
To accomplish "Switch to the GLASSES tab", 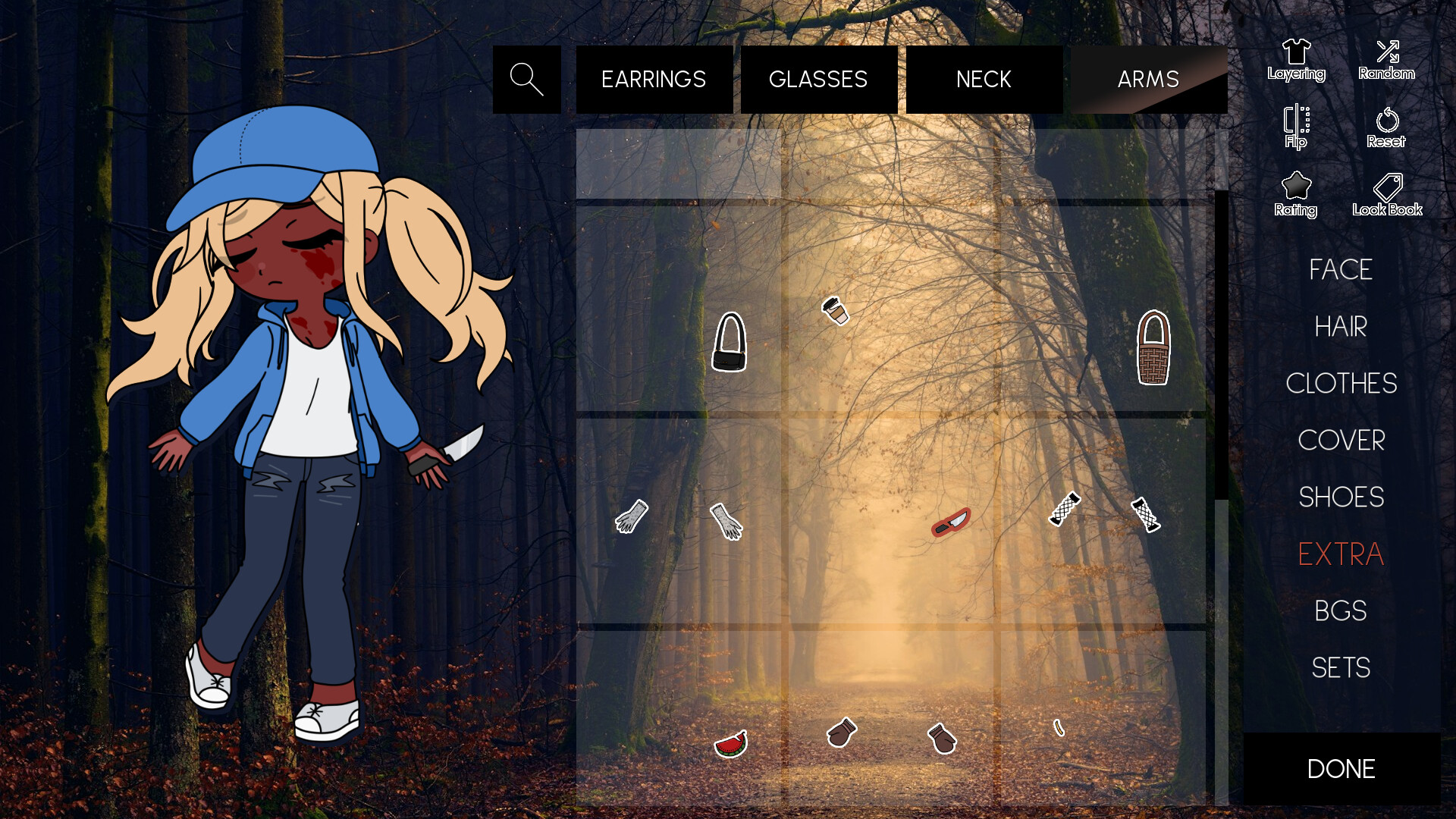I will [x=818, y=79].
